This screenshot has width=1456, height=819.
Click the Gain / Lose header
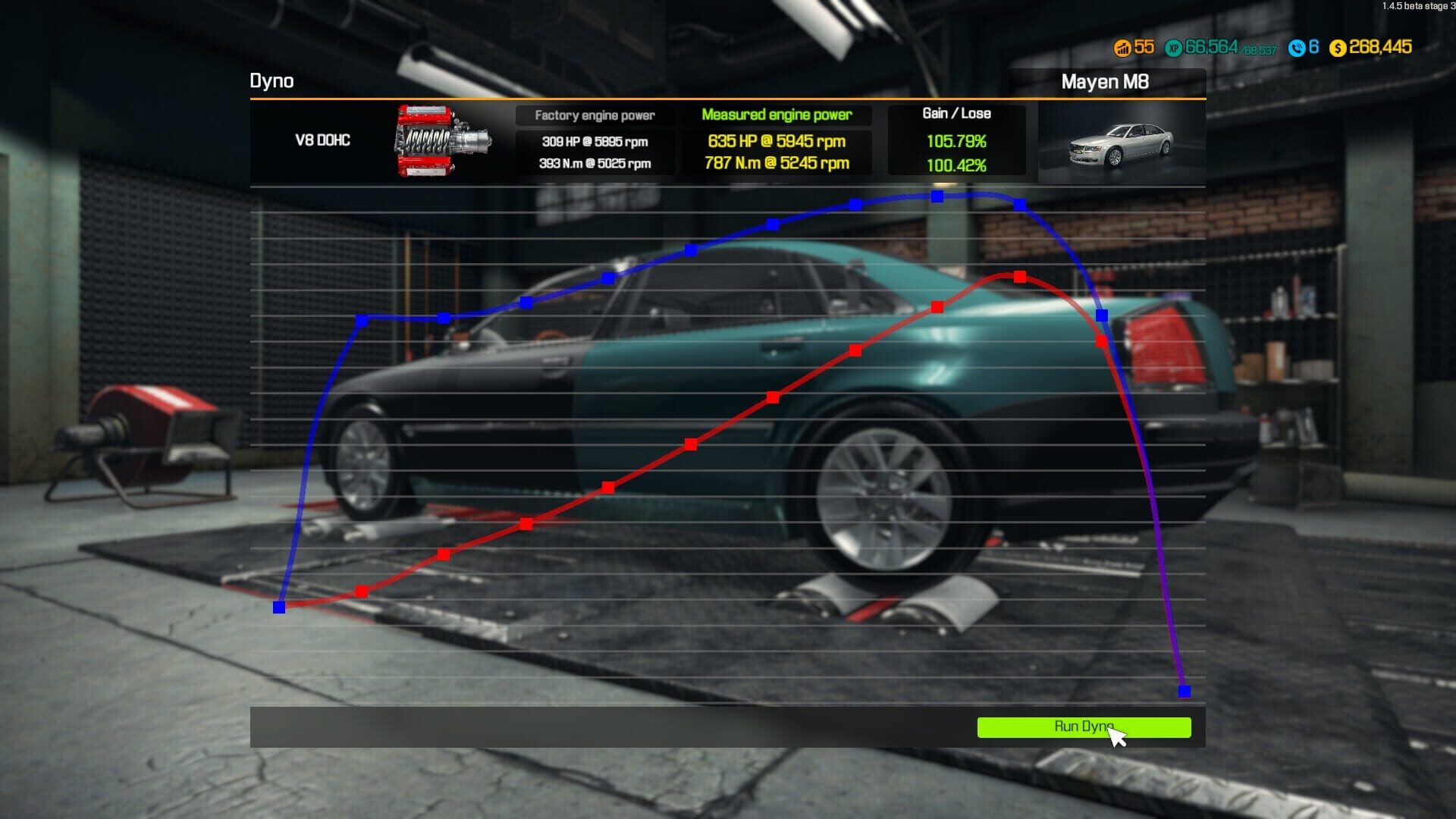point(957,113)
